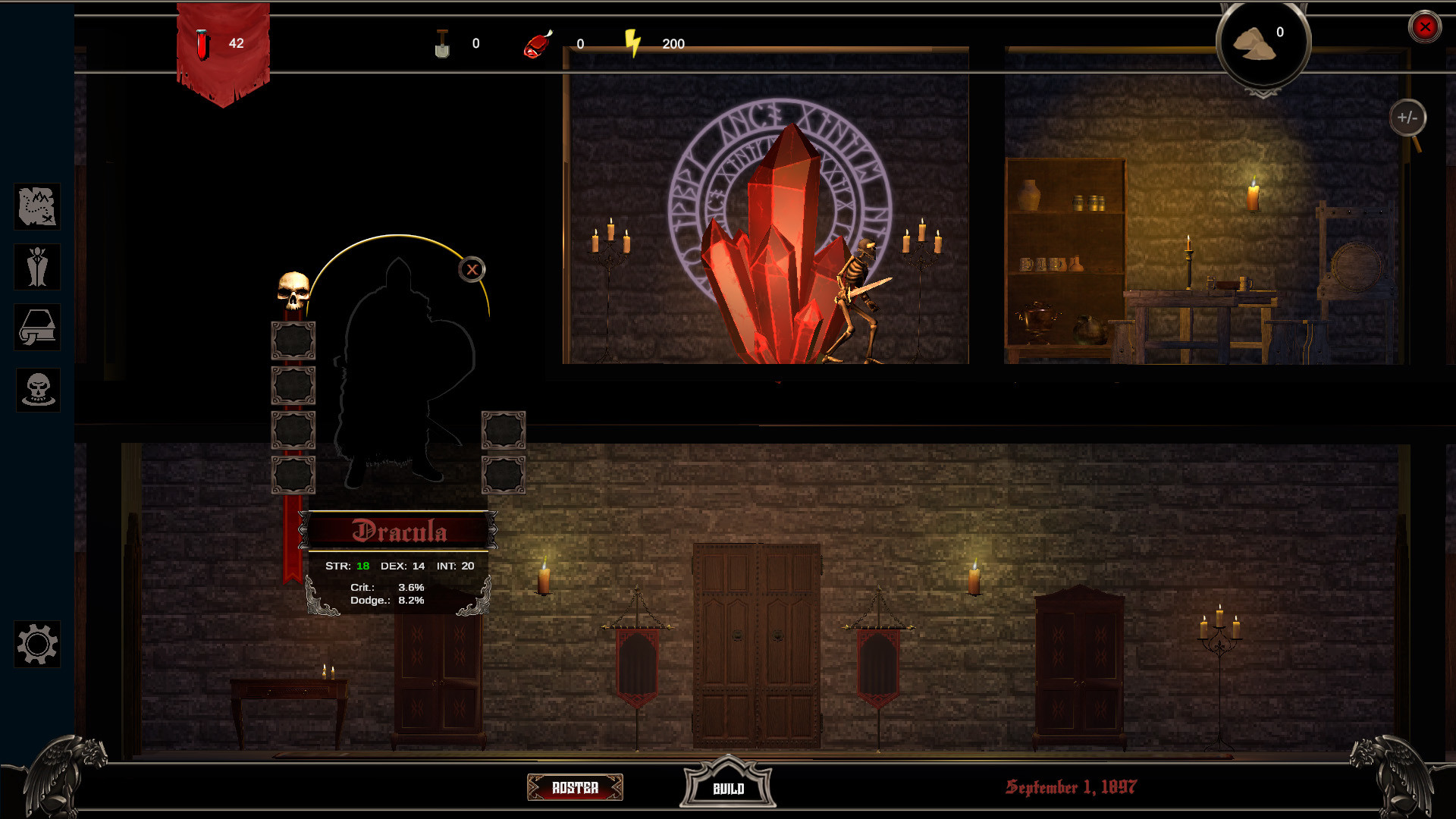This screenshot has height=819, width=1456.
Task: Click the shovel resource icon
Action: (443, 42)
